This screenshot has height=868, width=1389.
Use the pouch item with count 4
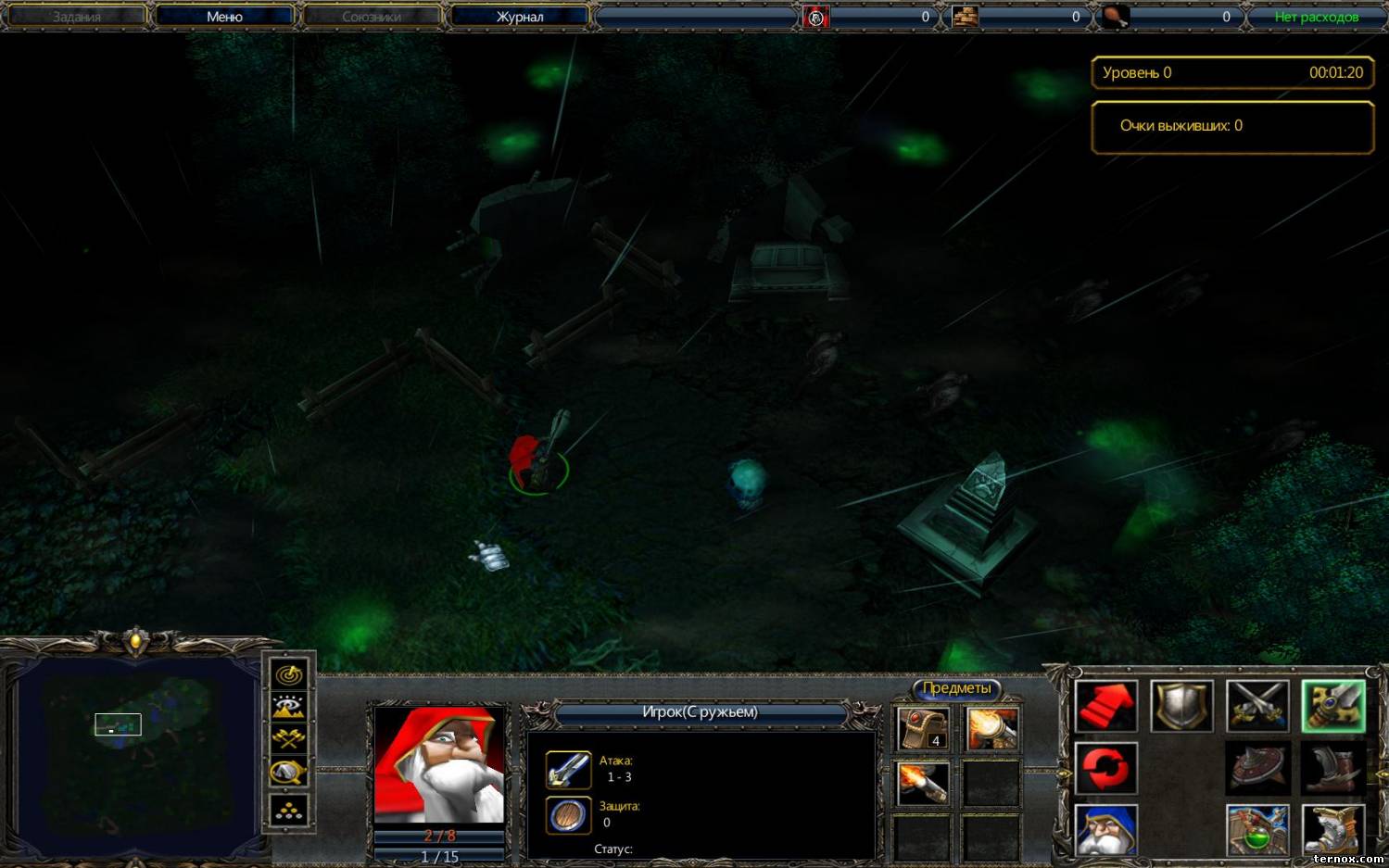923,728
